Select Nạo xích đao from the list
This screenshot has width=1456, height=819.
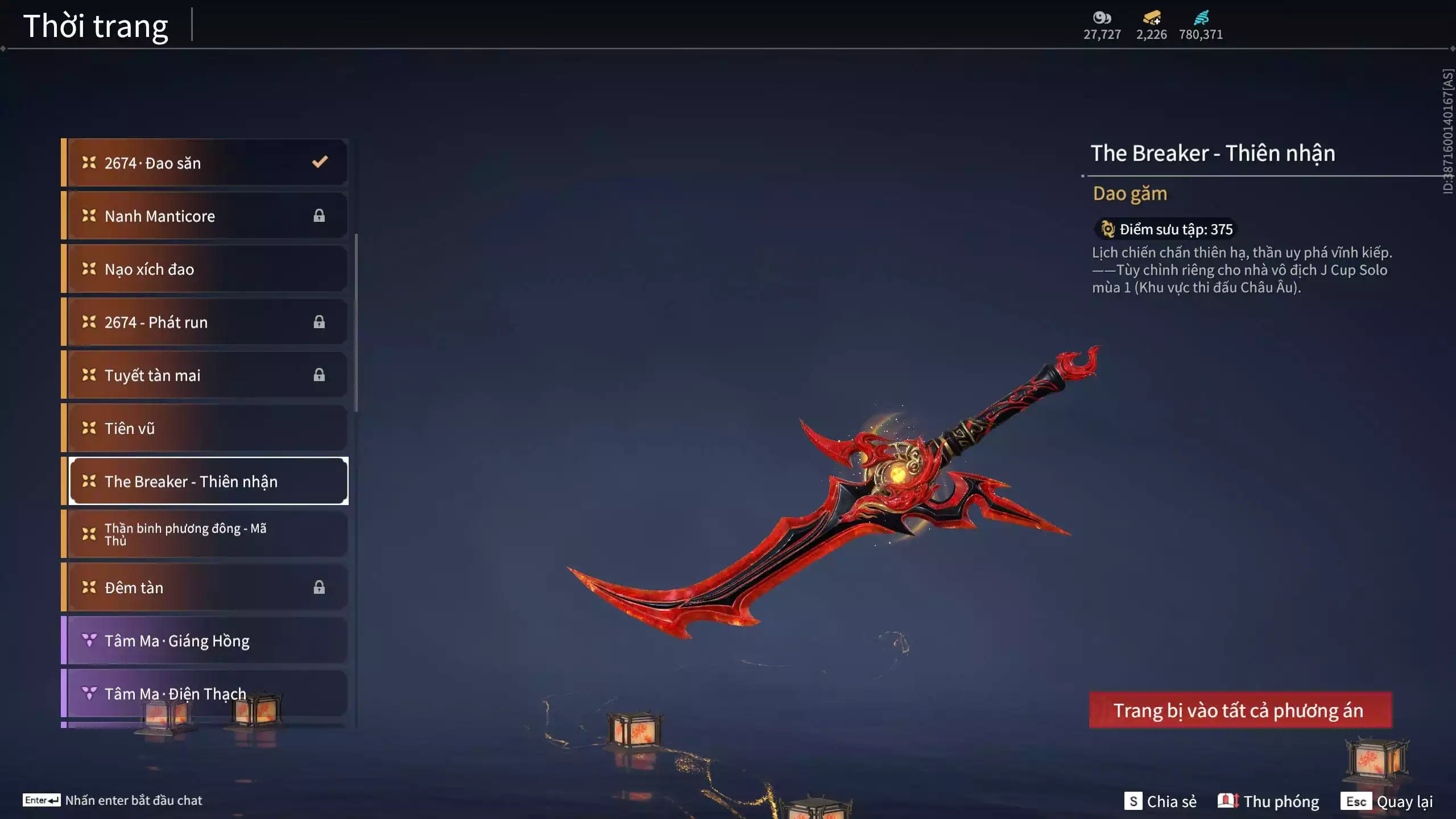205,269
